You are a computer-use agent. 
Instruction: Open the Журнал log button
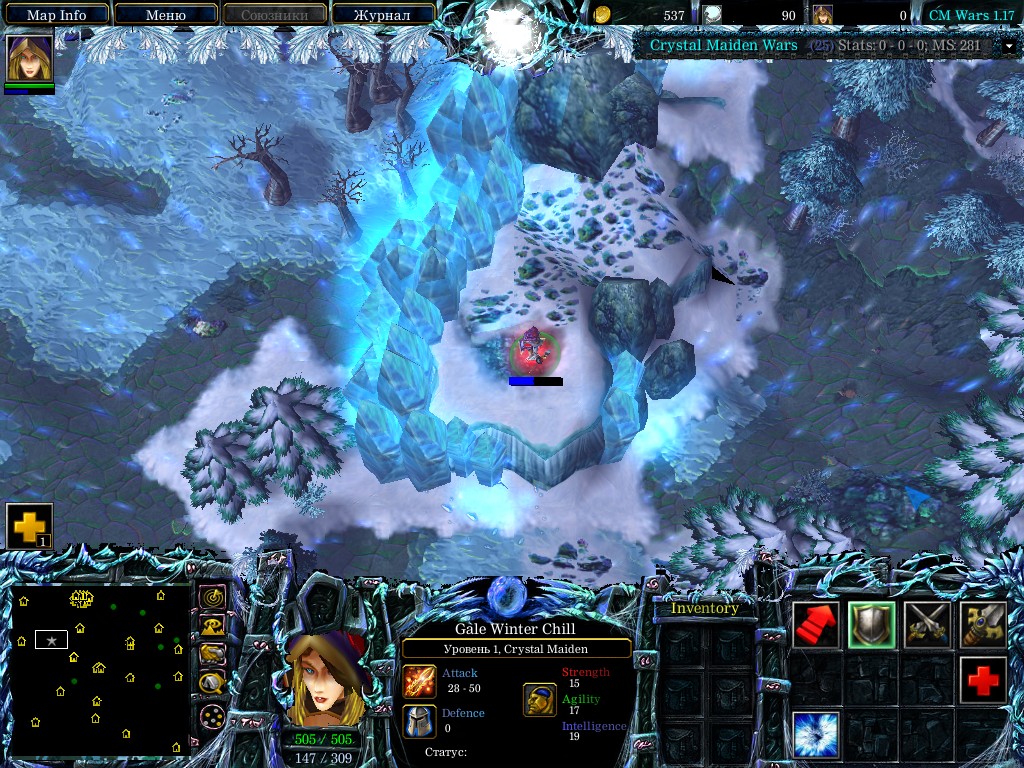(x=383, y=15)
